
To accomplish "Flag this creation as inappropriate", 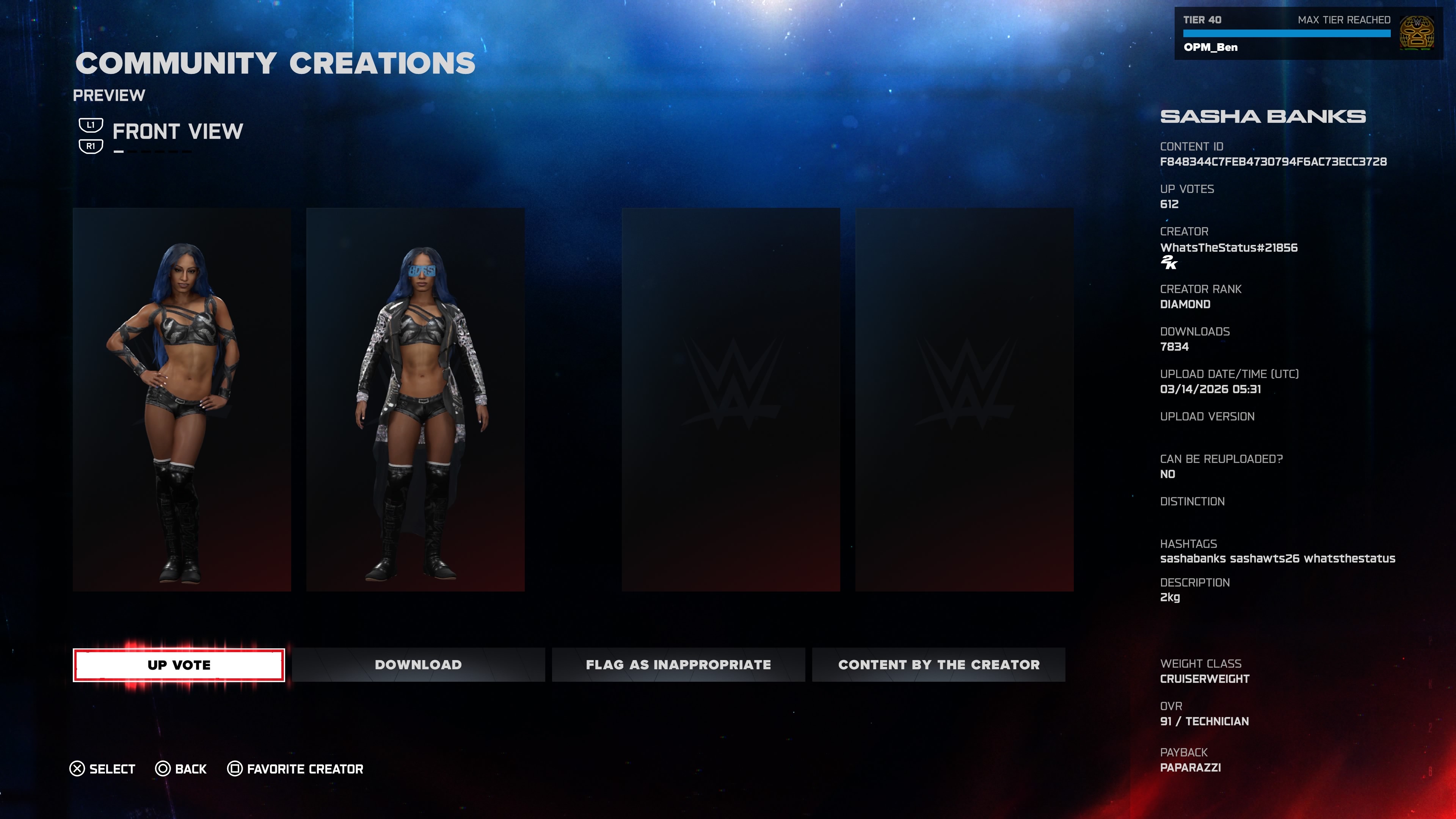I will coord(678,665).
